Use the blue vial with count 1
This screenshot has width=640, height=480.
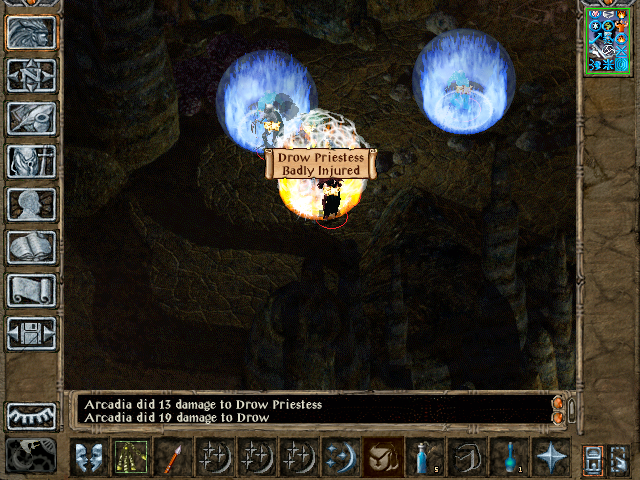point(510,457)
